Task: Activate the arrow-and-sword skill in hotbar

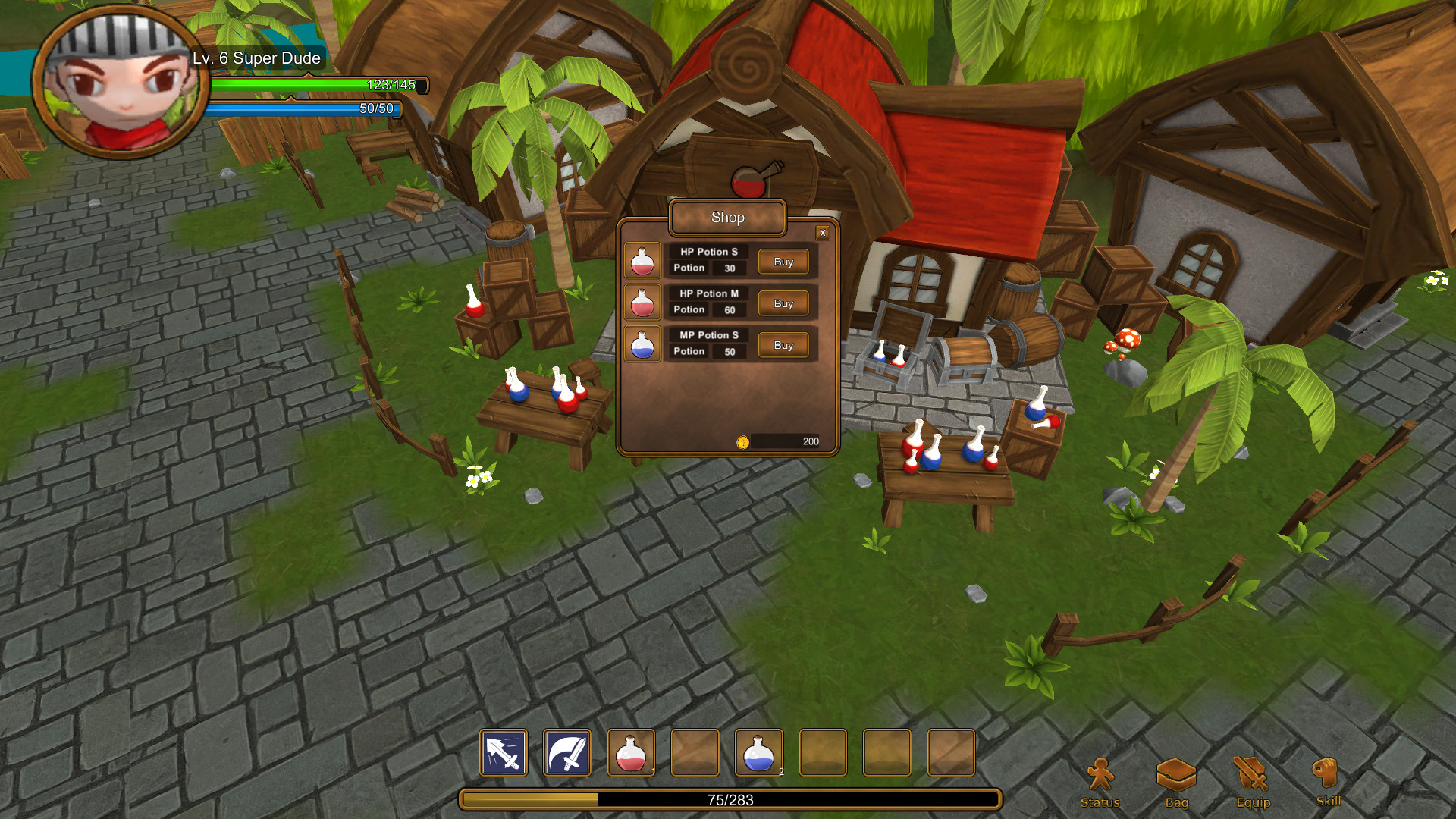Action: [504, 752]
